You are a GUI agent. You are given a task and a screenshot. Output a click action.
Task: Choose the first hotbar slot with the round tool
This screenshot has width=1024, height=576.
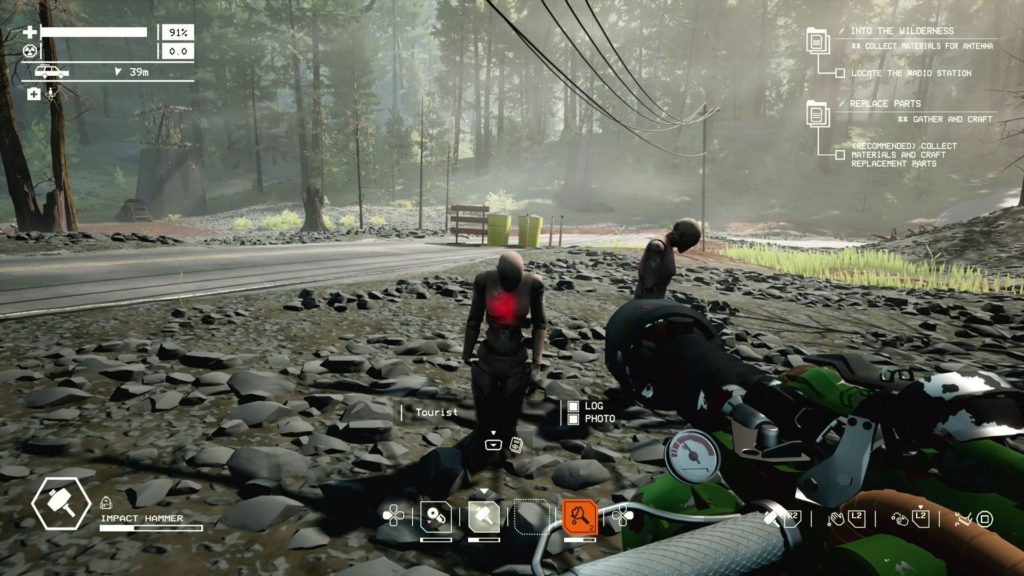pyautogui.click(x=435, y=516)
